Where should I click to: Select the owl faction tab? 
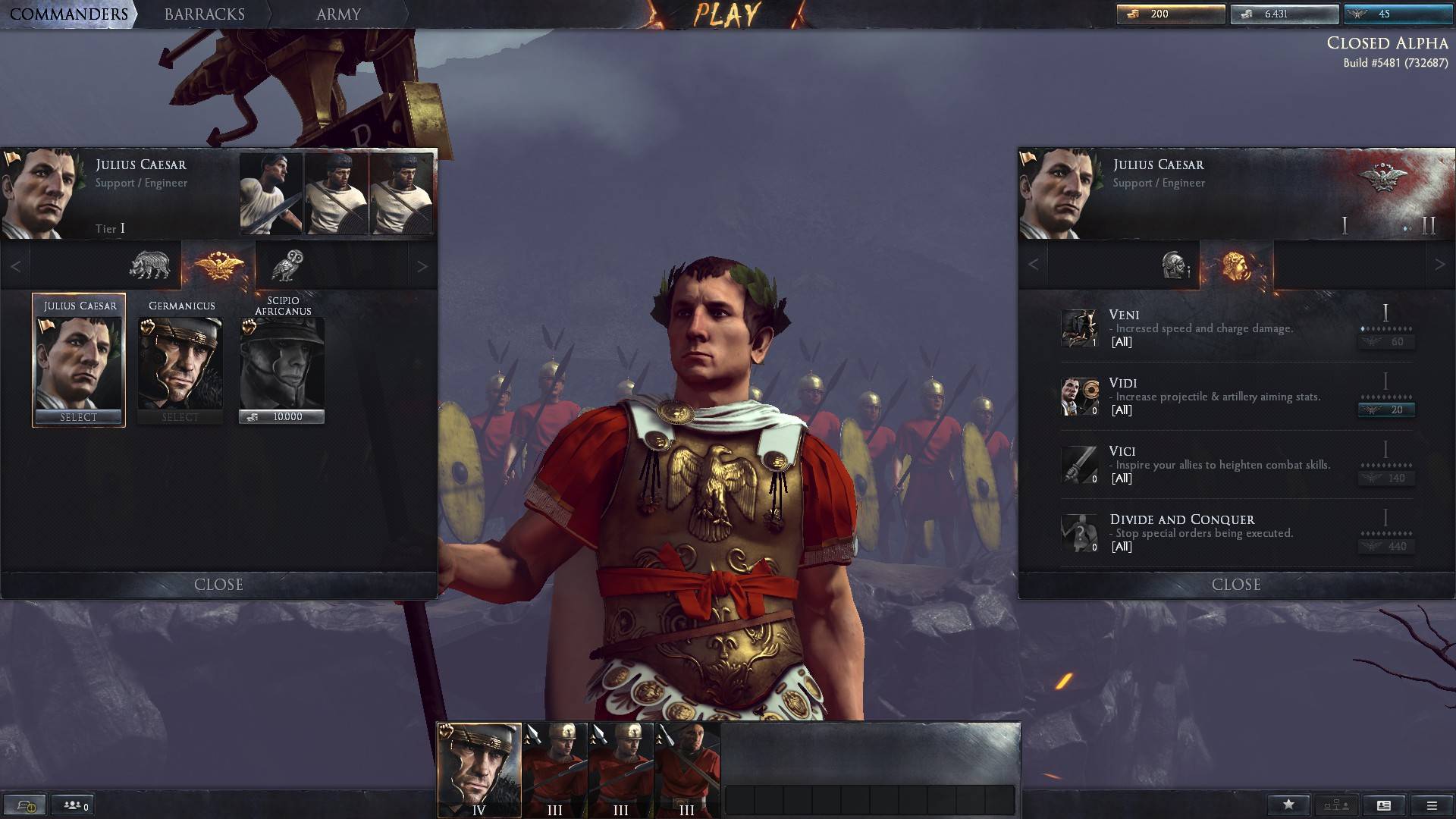pos(287,265)
